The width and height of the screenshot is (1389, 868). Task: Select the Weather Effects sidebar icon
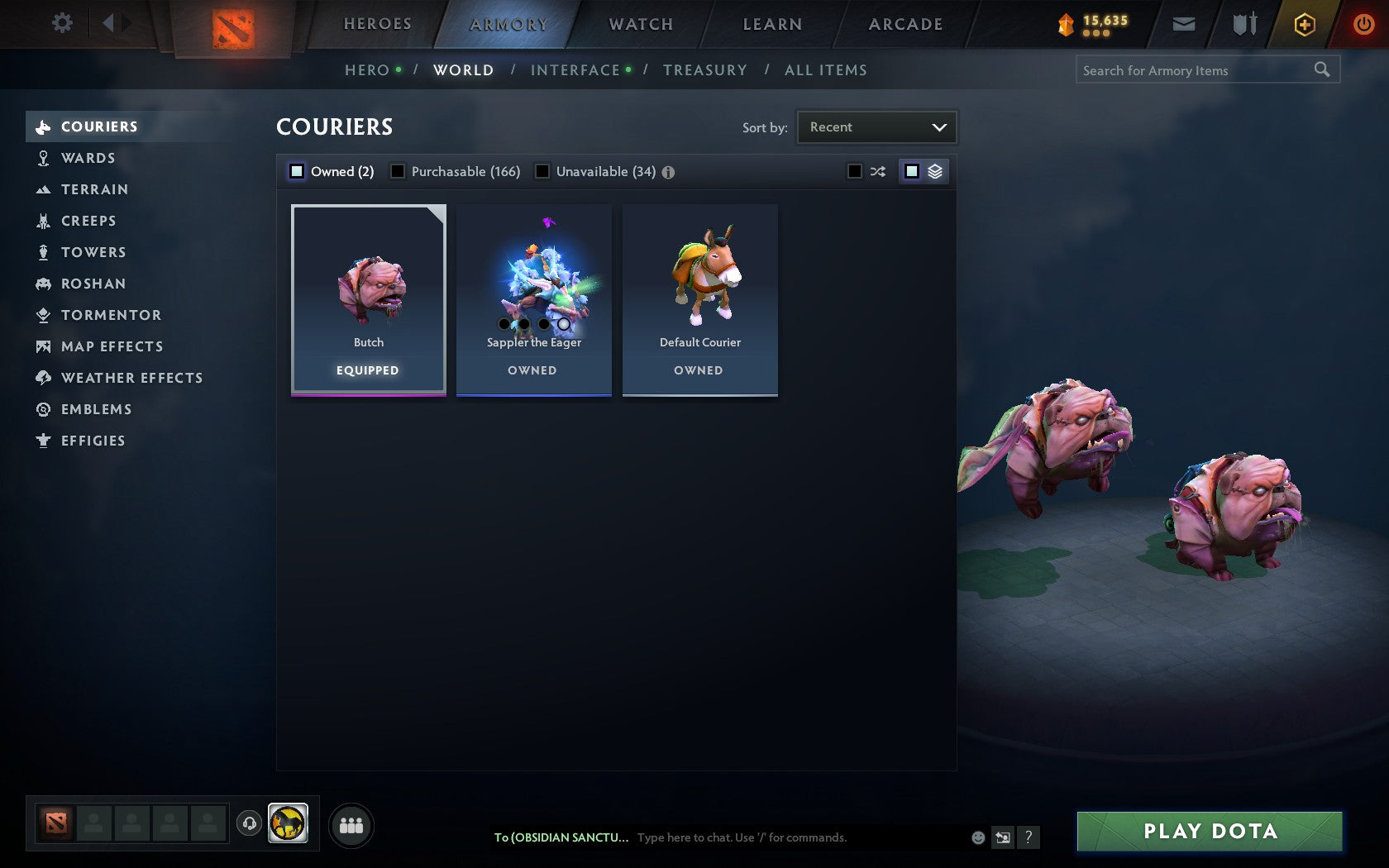[41, 378]
